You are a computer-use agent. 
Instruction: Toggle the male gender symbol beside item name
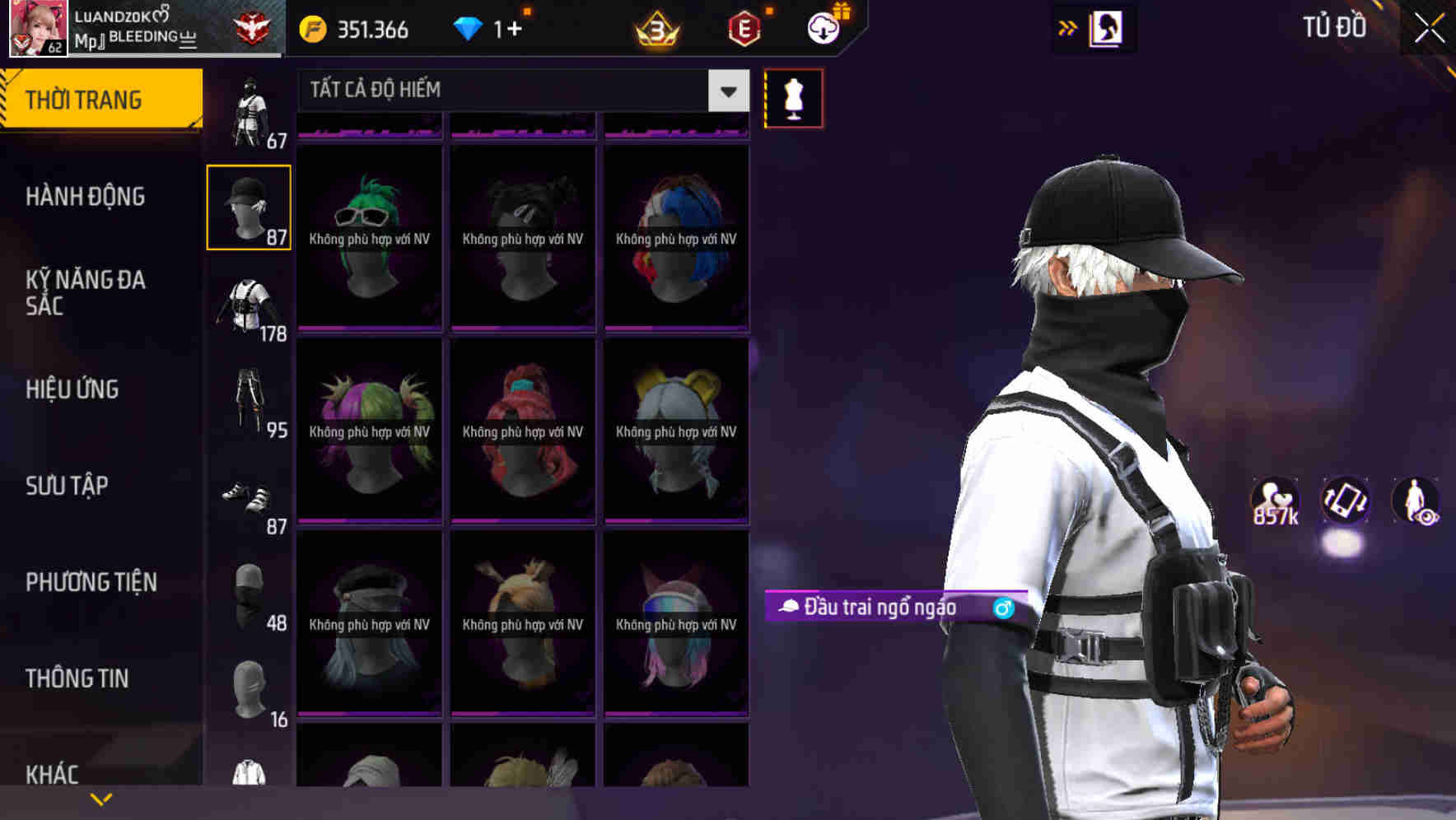point(1001,609)
